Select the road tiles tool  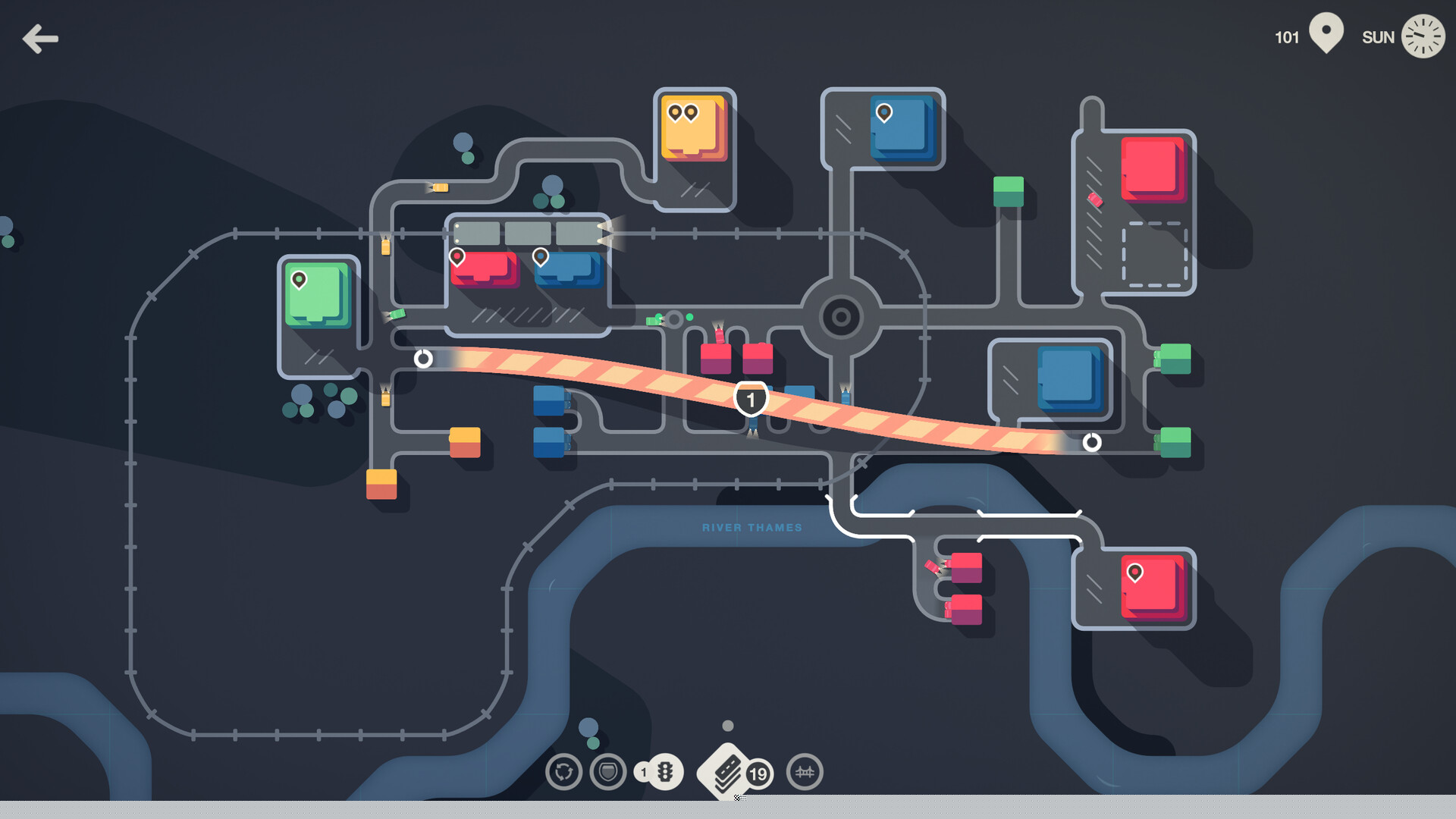pos(726,772)
